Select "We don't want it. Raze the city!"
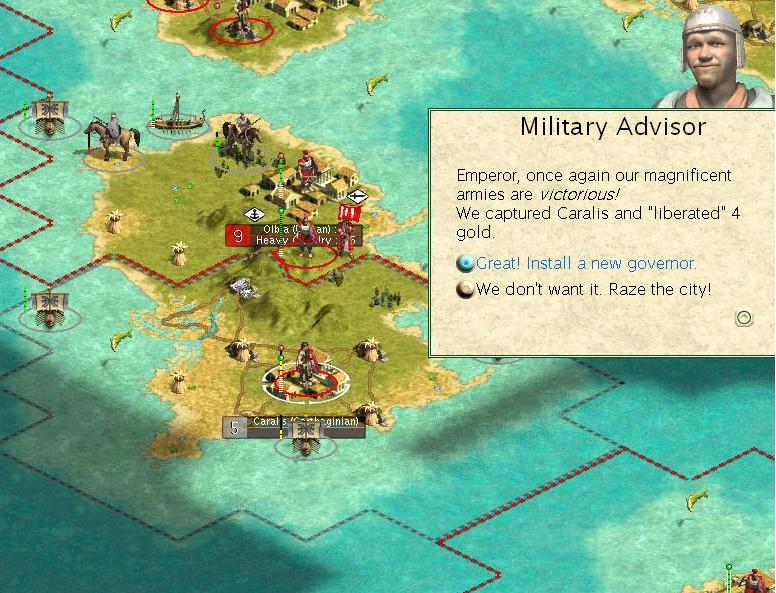This screenshot has width=776, height=593. (594, 290)
